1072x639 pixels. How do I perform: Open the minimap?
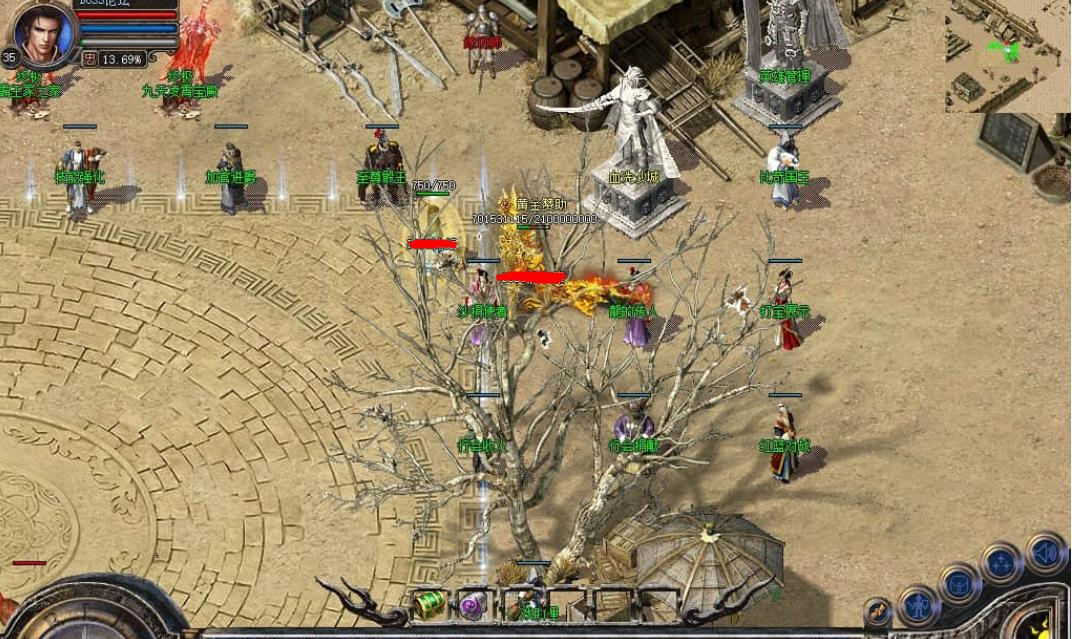coord(1005,53)
